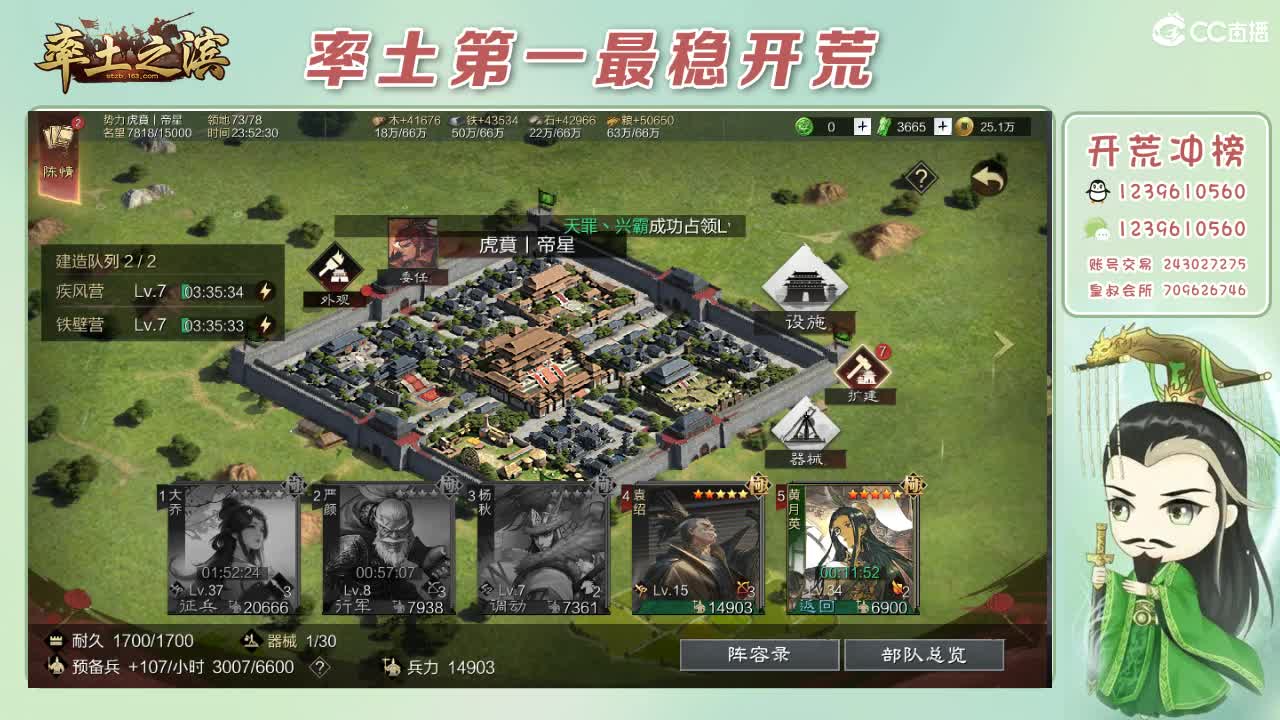The height and width of the screenshot is (720, 1280).
Task: Expand the chevron arrow on the right edge
Action: pos(1004,343)
